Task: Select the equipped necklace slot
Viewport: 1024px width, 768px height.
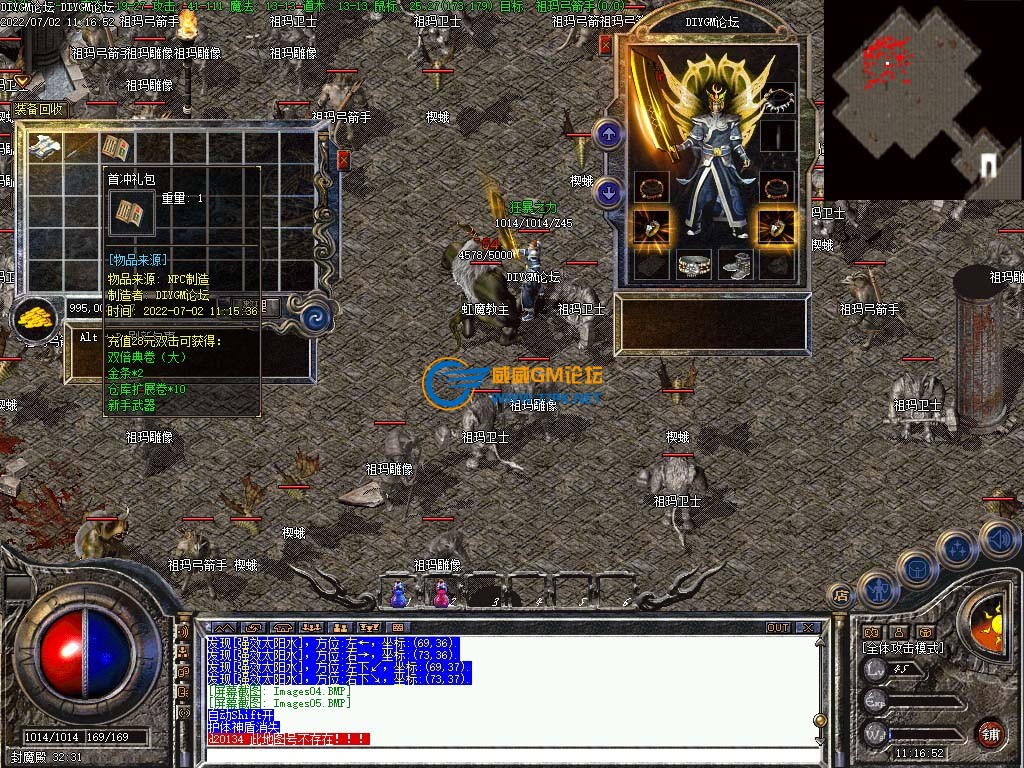Action: click(x=777, y=100)
